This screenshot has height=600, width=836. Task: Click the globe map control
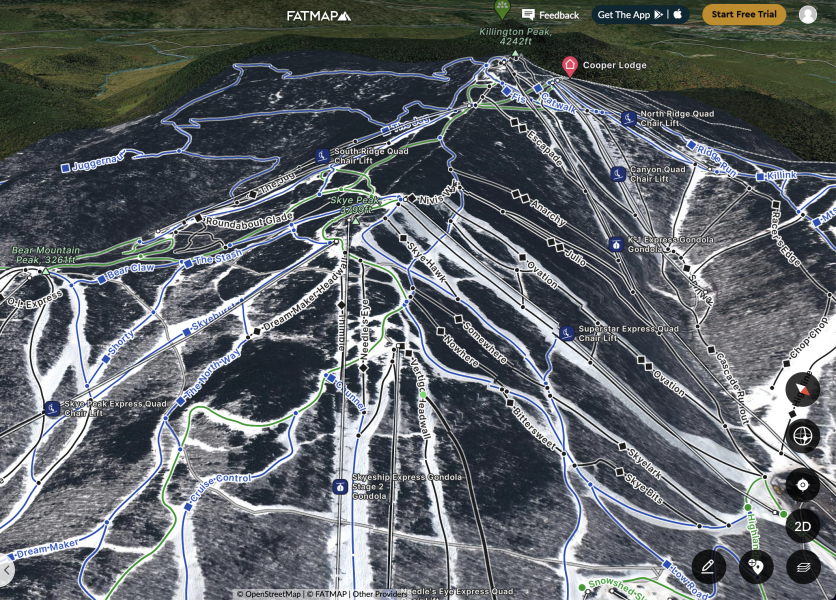802,436
